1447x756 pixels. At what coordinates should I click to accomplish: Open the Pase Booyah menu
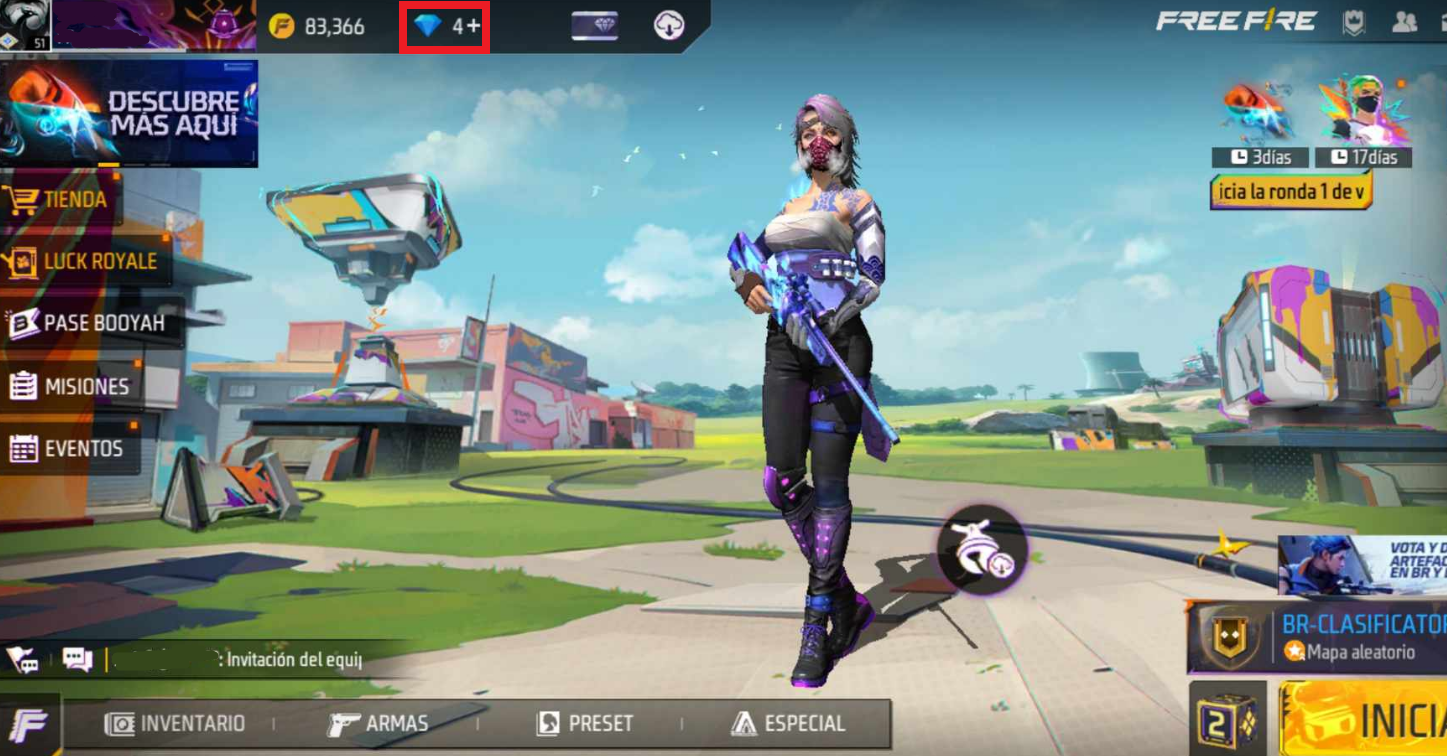[x=88, y=323]
